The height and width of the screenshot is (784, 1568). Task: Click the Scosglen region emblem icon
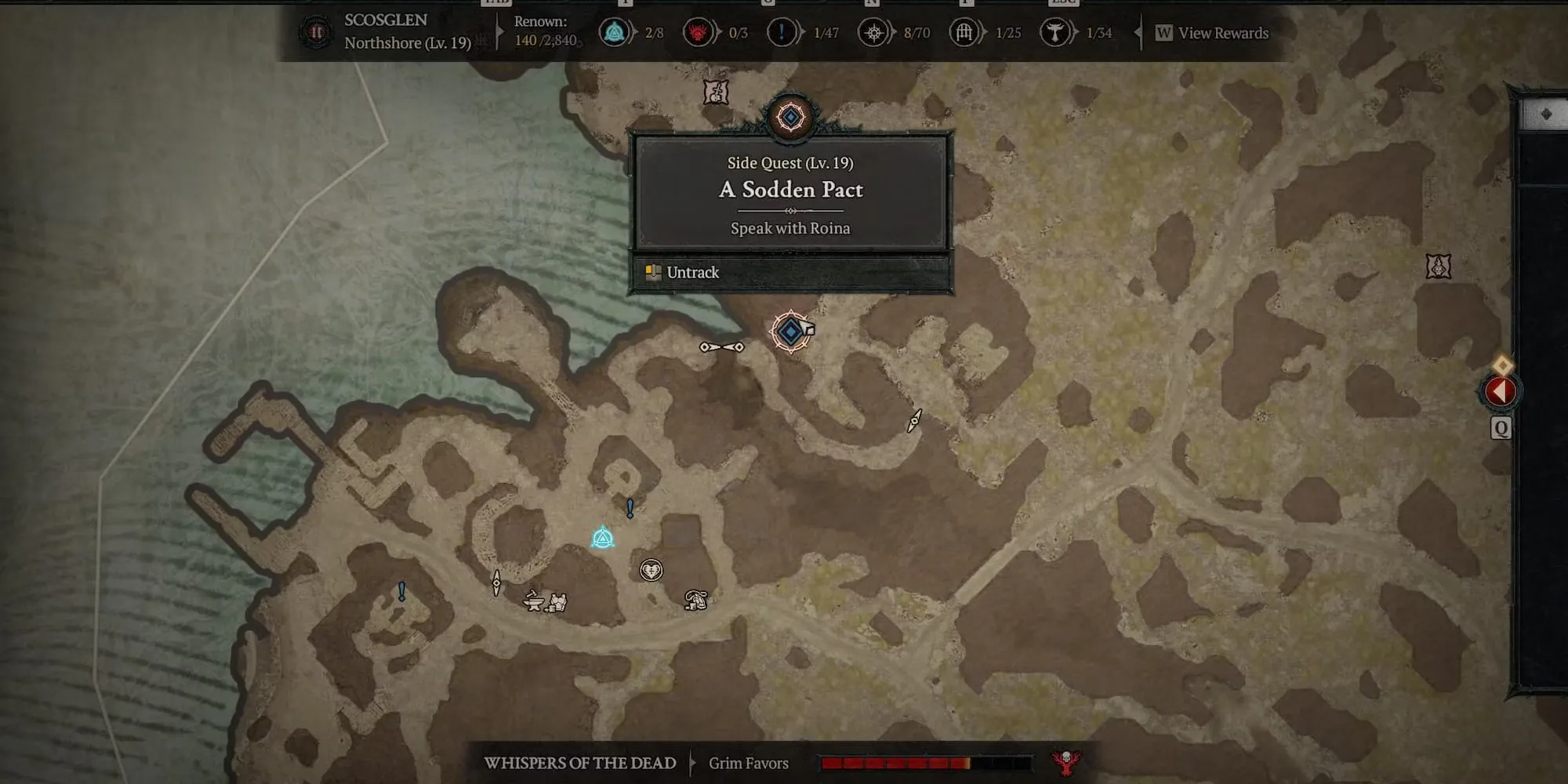point(316,33)
